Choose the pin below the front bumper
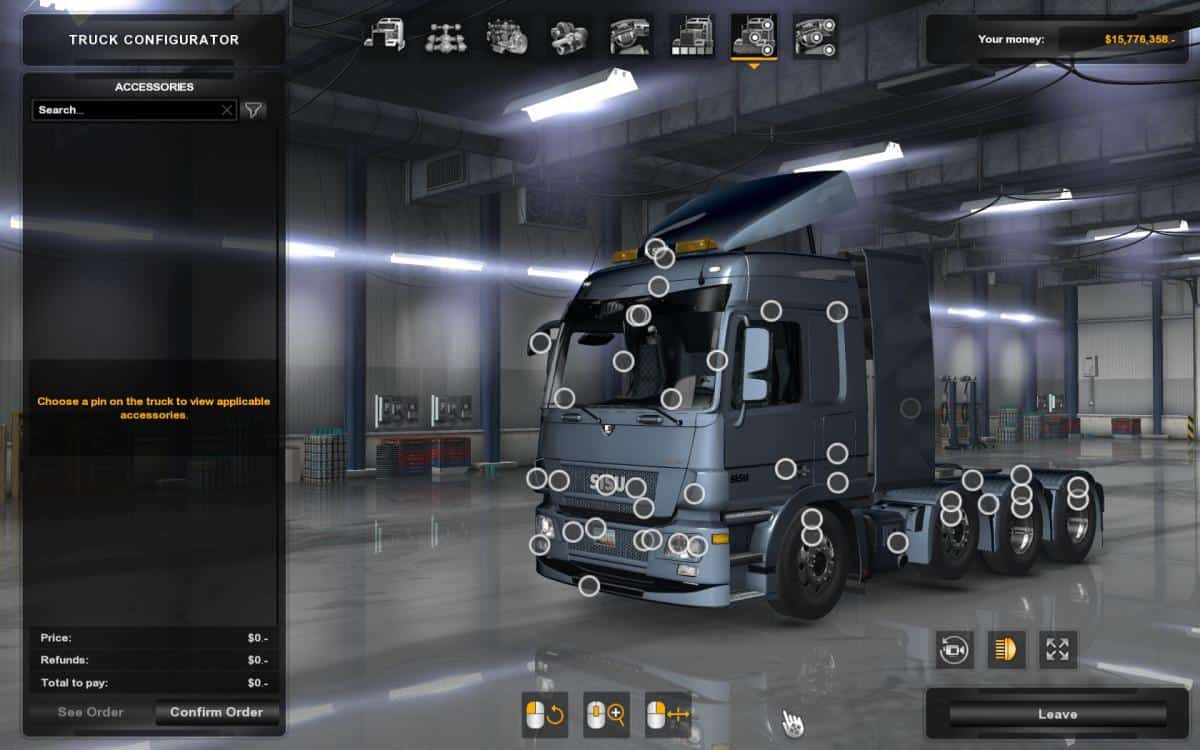The width and height of the screenshot is (1200, 750). pyautogui.click(x=589, y=586)
